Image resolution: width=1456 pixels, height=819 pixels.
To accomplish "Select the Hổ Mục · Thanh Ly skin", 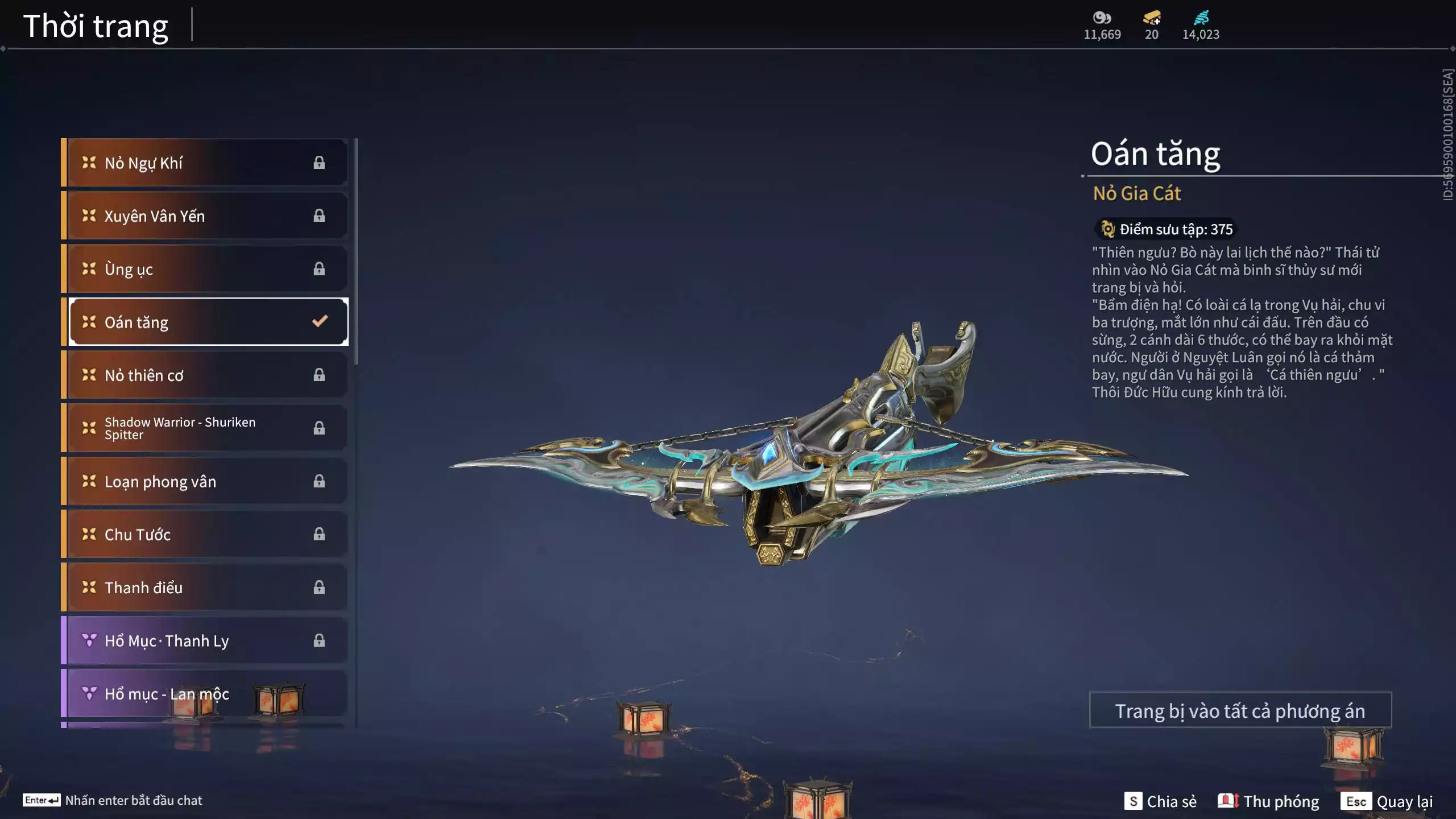I will coord(205,640).
